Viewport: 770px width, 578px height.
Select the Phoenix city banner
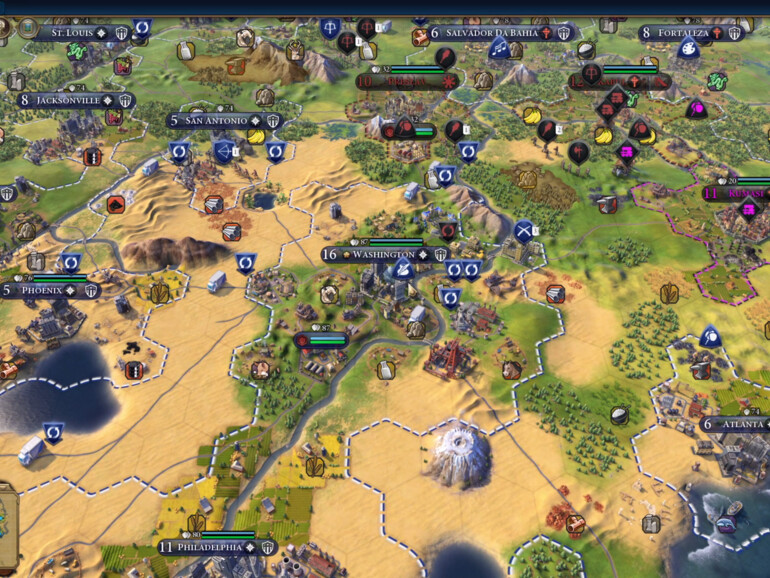45,291
